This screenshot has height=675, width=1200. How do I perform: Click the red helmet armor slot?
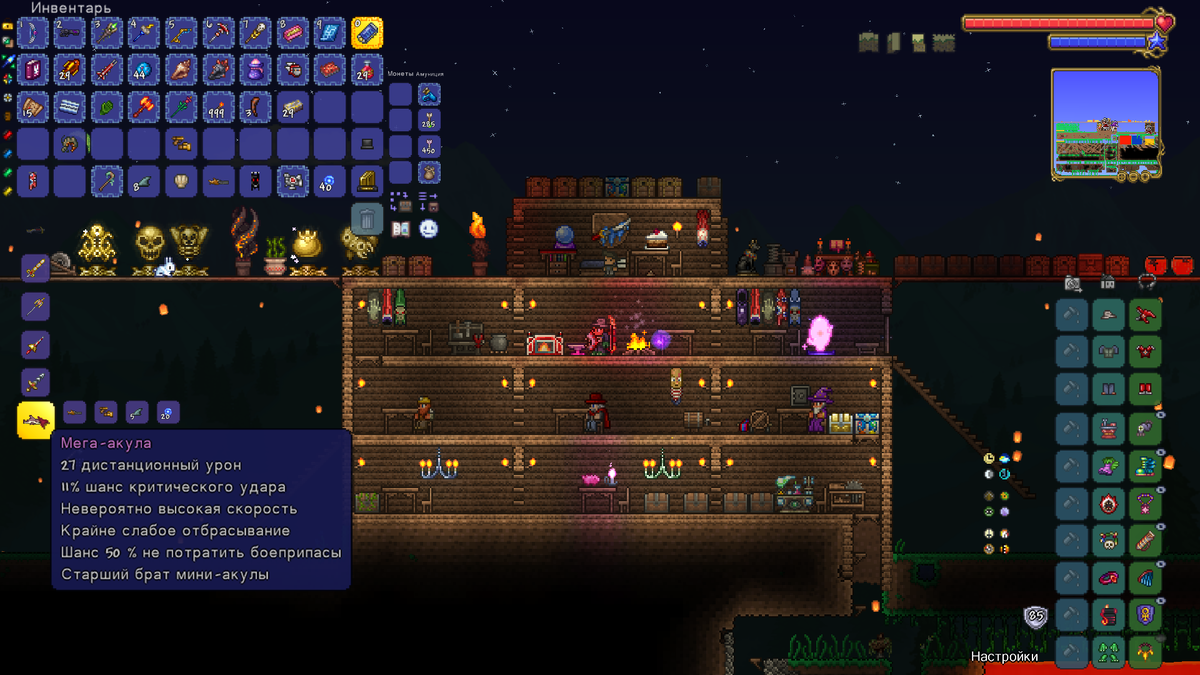tap(1145, 315)
